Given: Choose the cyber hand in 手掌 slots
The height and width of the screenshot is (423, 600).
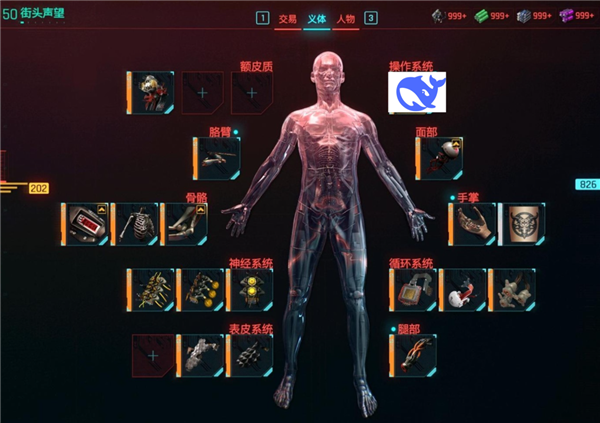Looking at the screenshot, I should [x=474, y=224].
